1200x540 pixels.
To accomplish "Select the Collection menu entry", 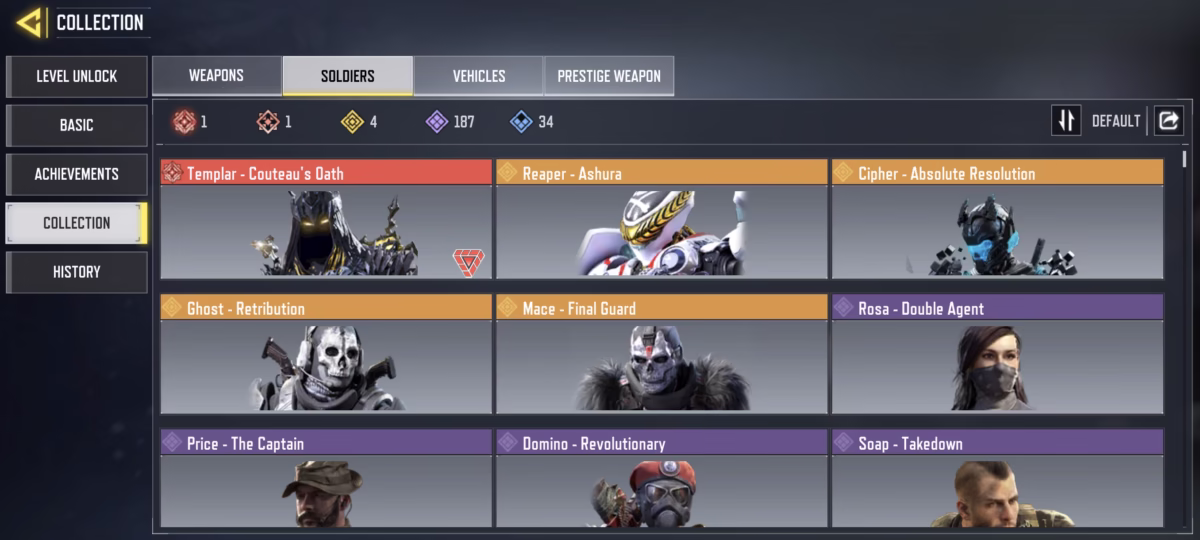I will [x=77, y=223].
